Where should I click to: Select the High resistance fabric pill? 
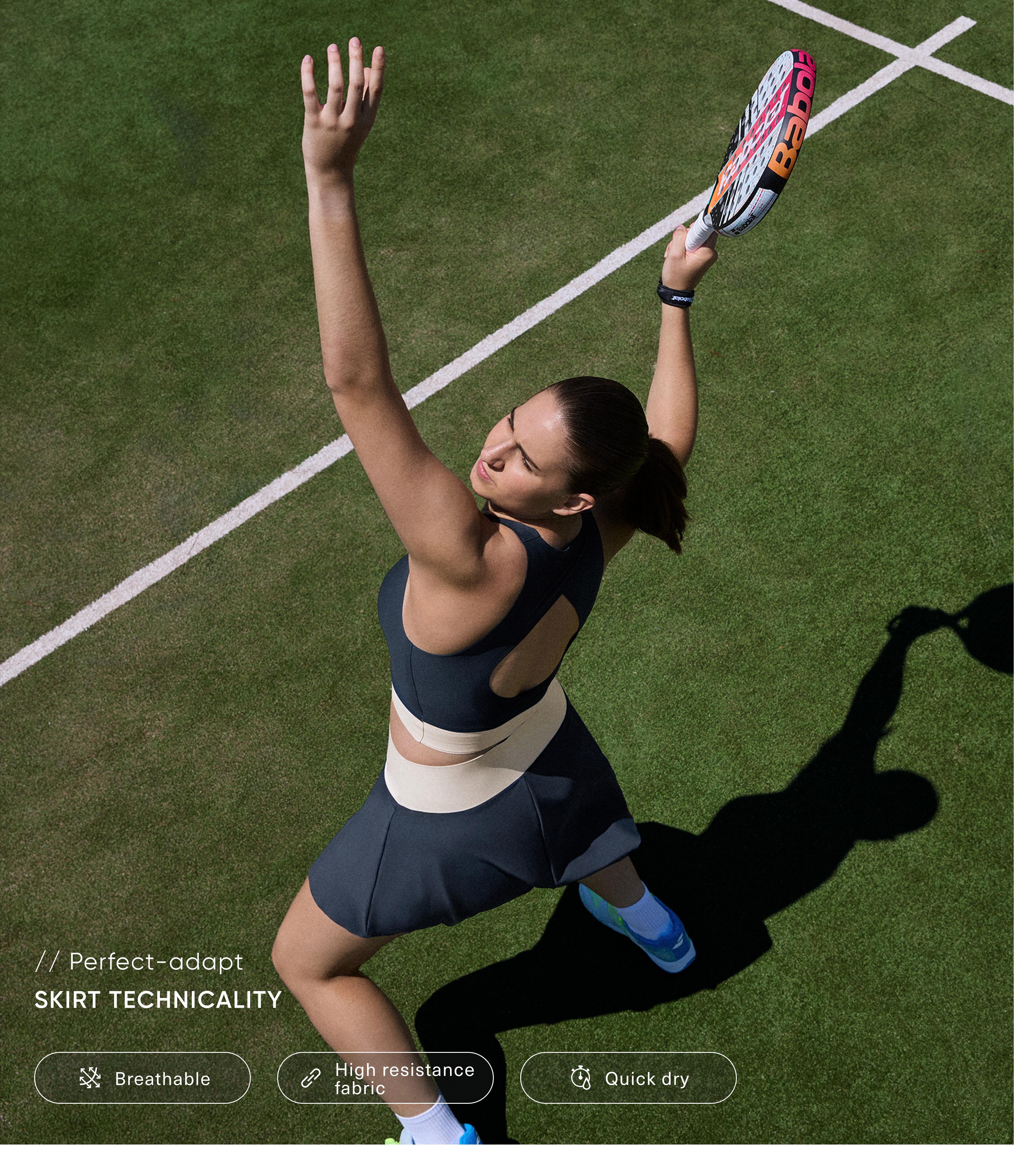[385, 1078]
